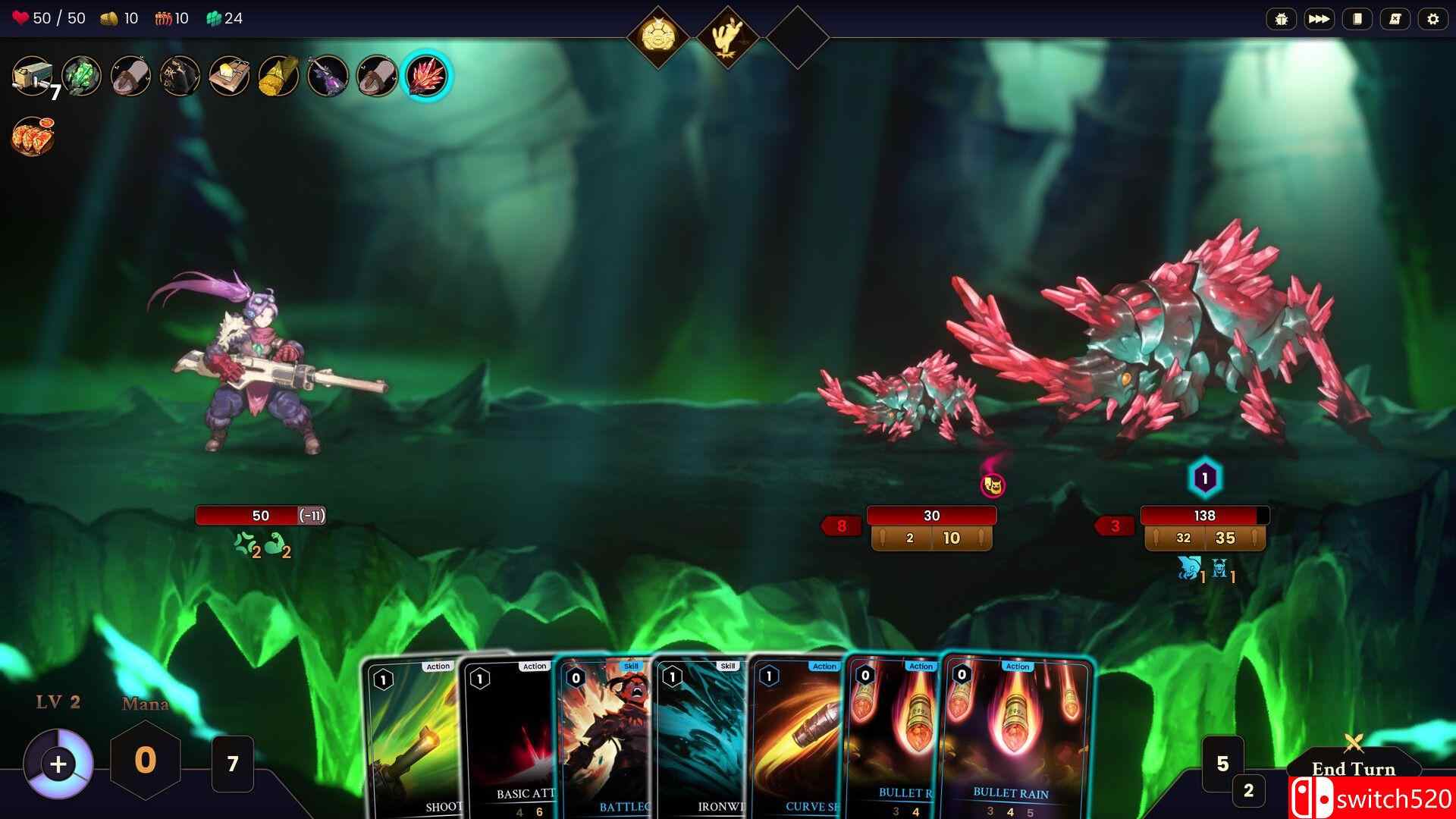Click the level-up plus button
Screen dimensions: 1456x819
pos(58,764)
